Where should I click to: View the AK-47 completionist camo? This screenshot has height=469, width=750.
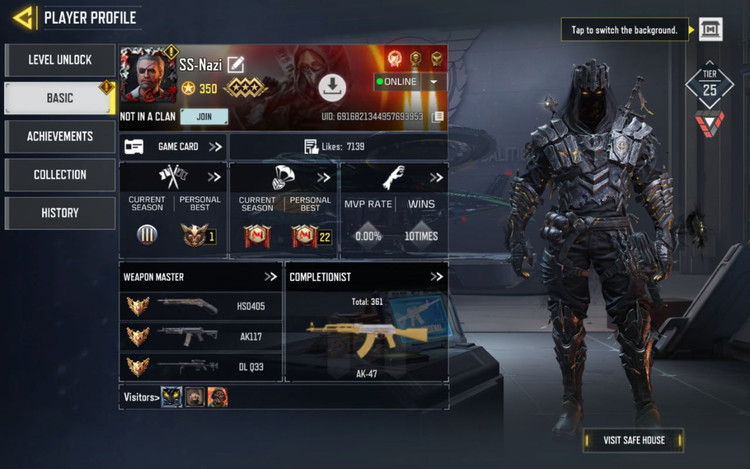[366, 333]
